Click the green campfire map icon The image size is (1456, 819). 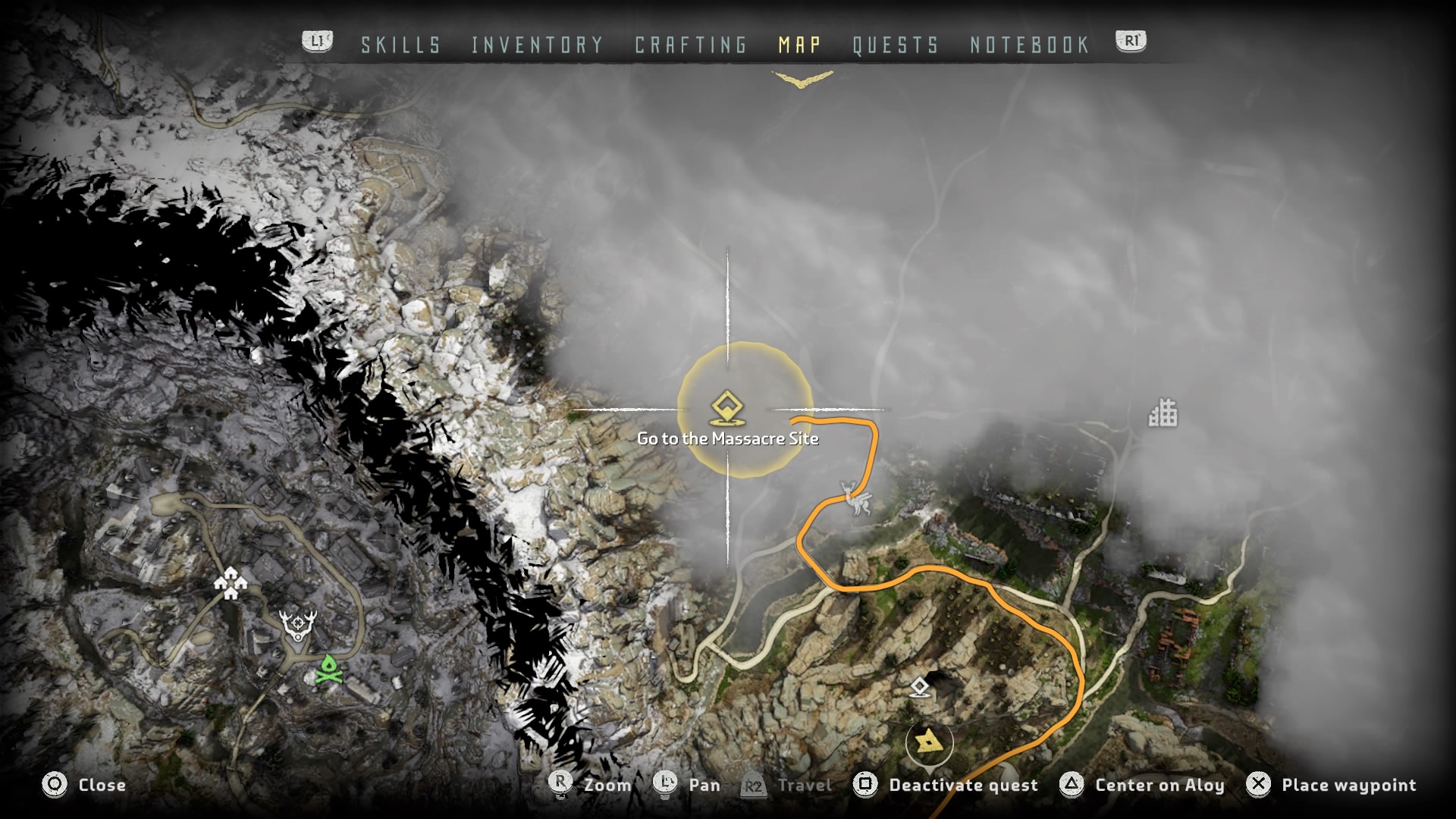pyautogui.click(x=328, y=669)
